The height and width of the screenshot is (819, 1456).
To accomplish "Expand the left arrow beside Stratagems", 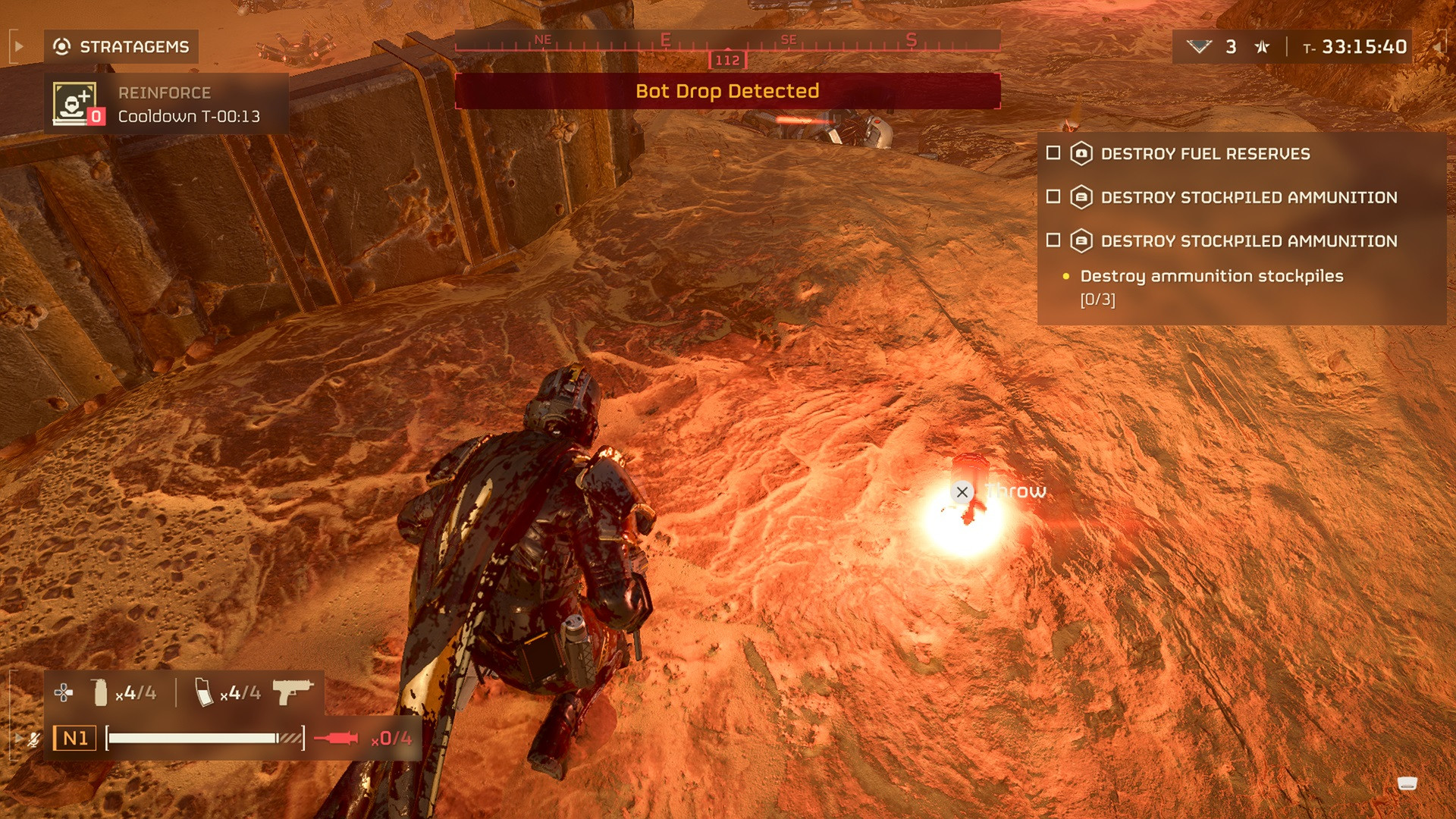I will 19,47.
